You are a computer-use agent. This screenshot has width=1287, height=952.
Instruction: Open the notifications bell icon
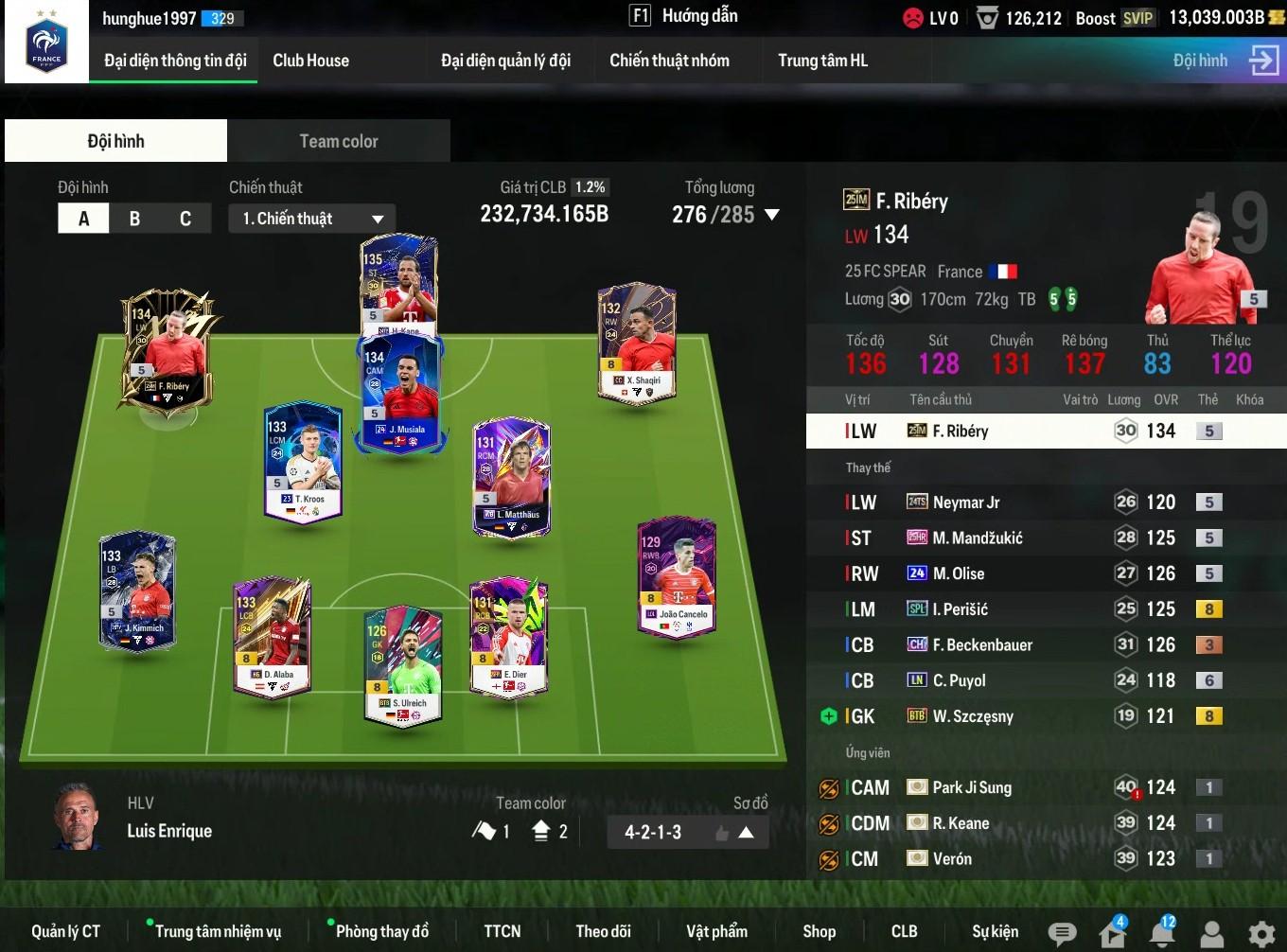(1162, 933)
